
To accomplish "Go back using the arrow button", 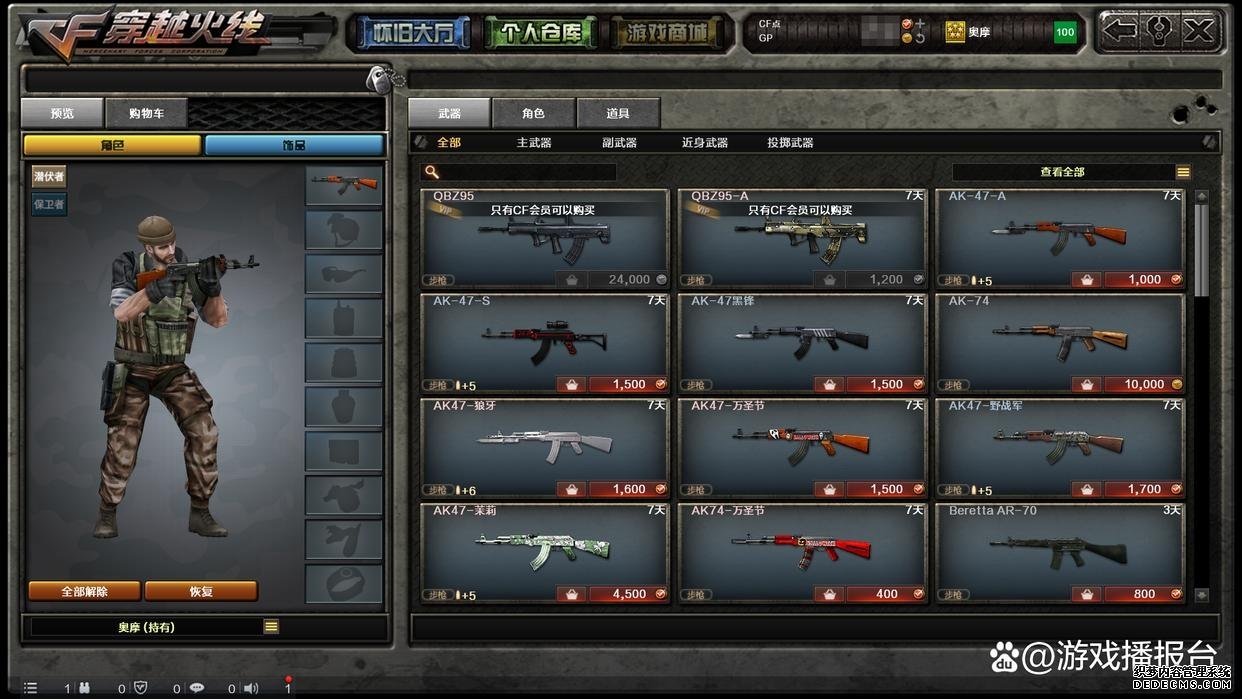I will tap(1120, 31).
